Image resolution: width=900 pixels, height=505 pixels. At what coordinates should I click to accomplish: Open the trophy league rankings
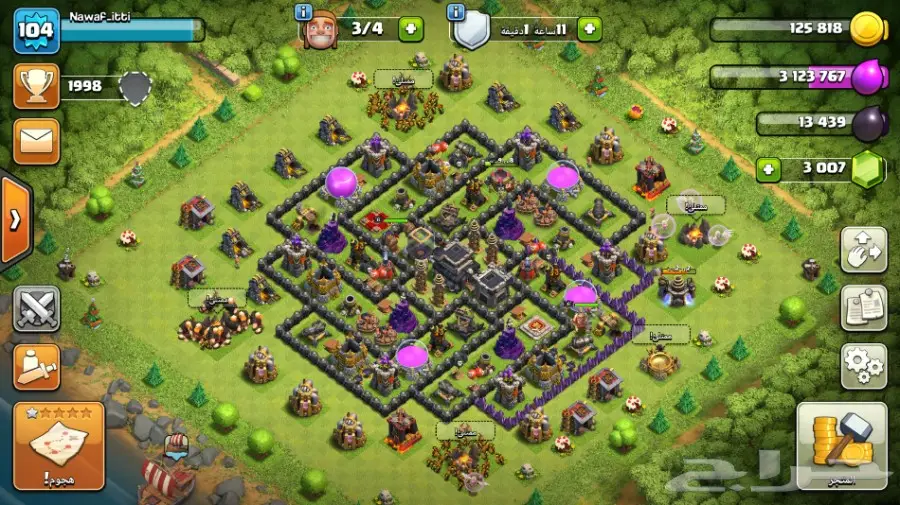tap(36, 87)
